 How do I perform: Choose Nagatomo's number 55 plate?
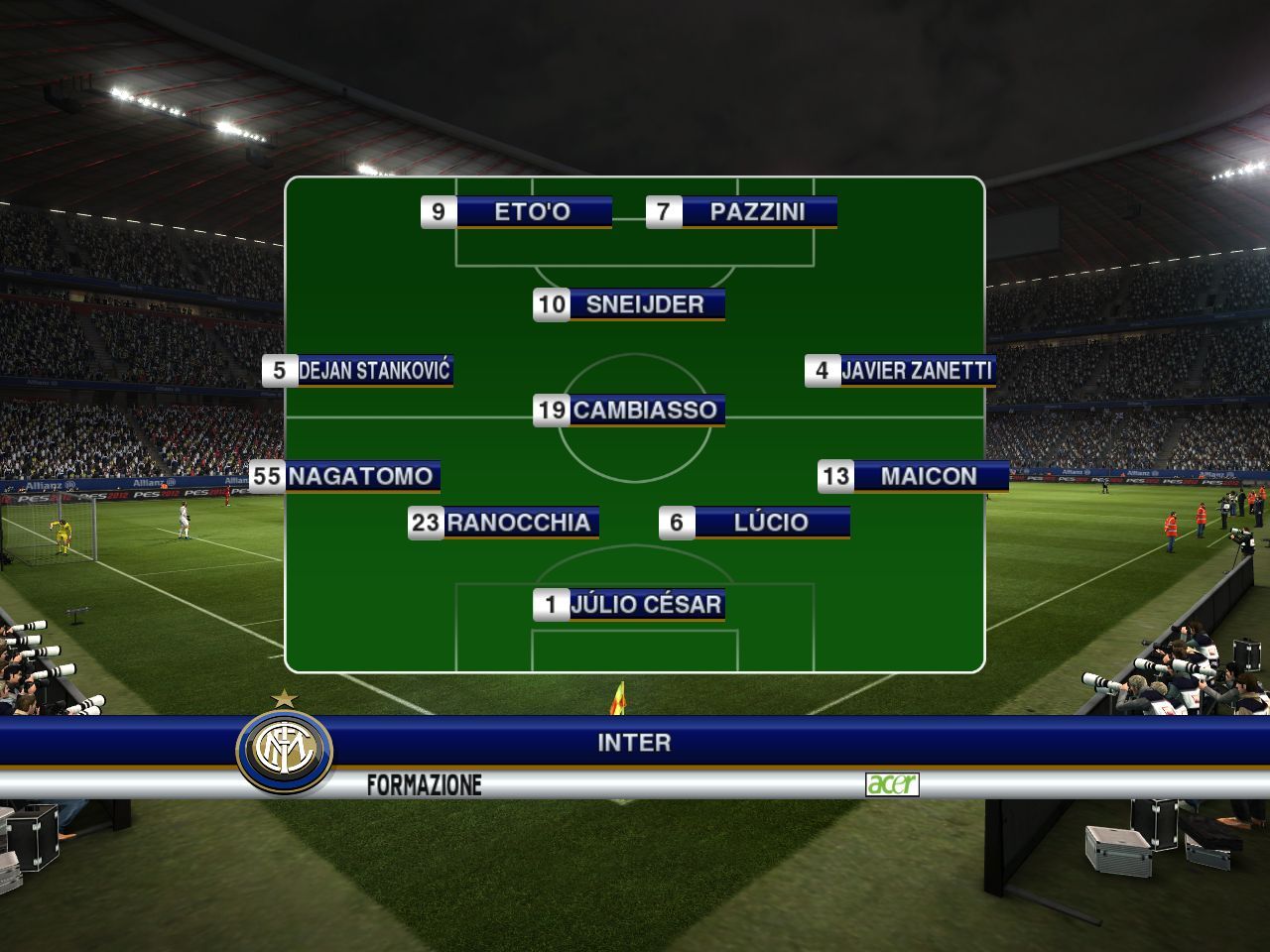pyautogui.click(x=344, y=476)
